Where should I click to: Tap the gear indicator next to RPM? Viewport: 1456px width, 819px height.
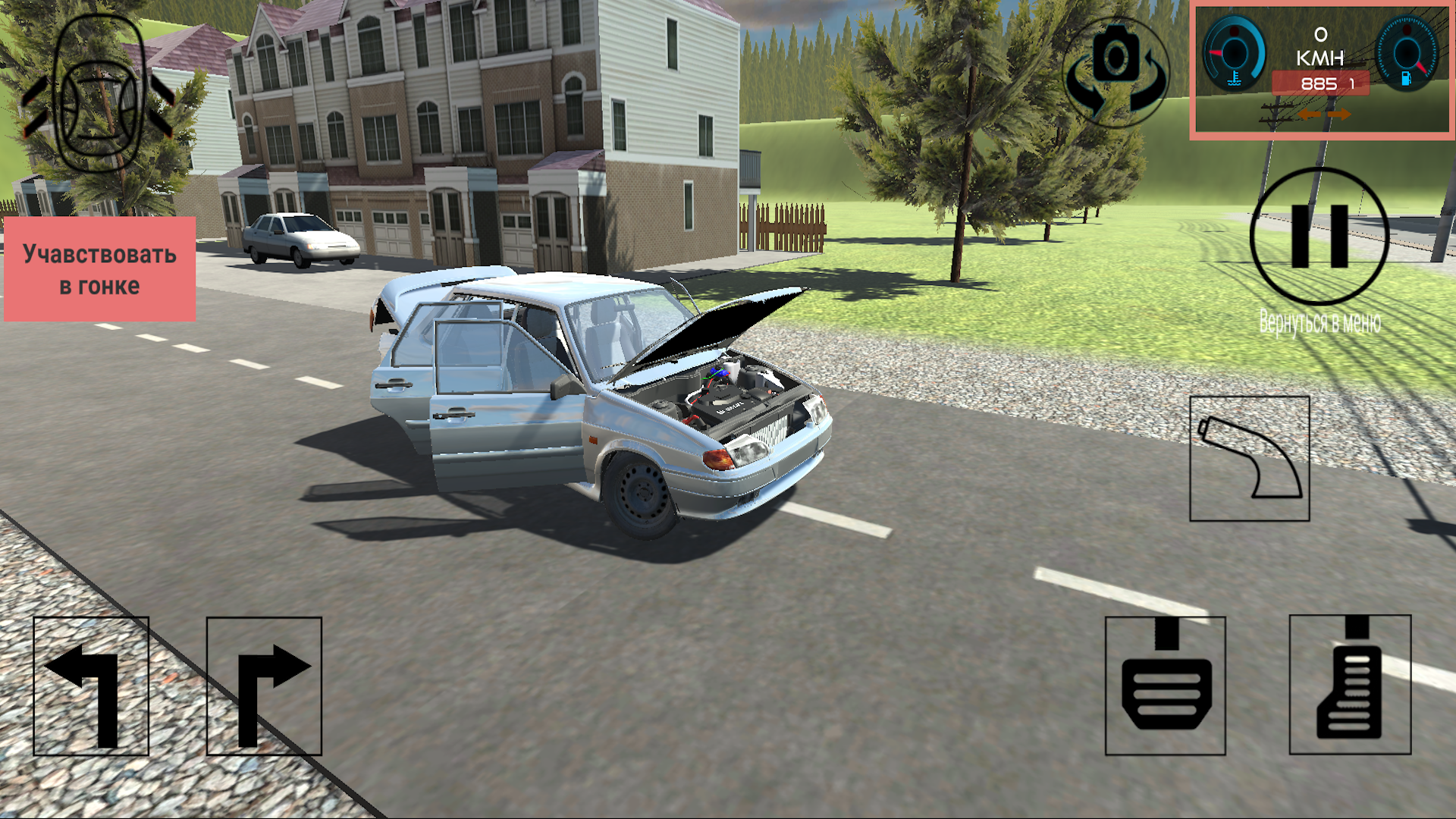click(x=1352, y=82)
